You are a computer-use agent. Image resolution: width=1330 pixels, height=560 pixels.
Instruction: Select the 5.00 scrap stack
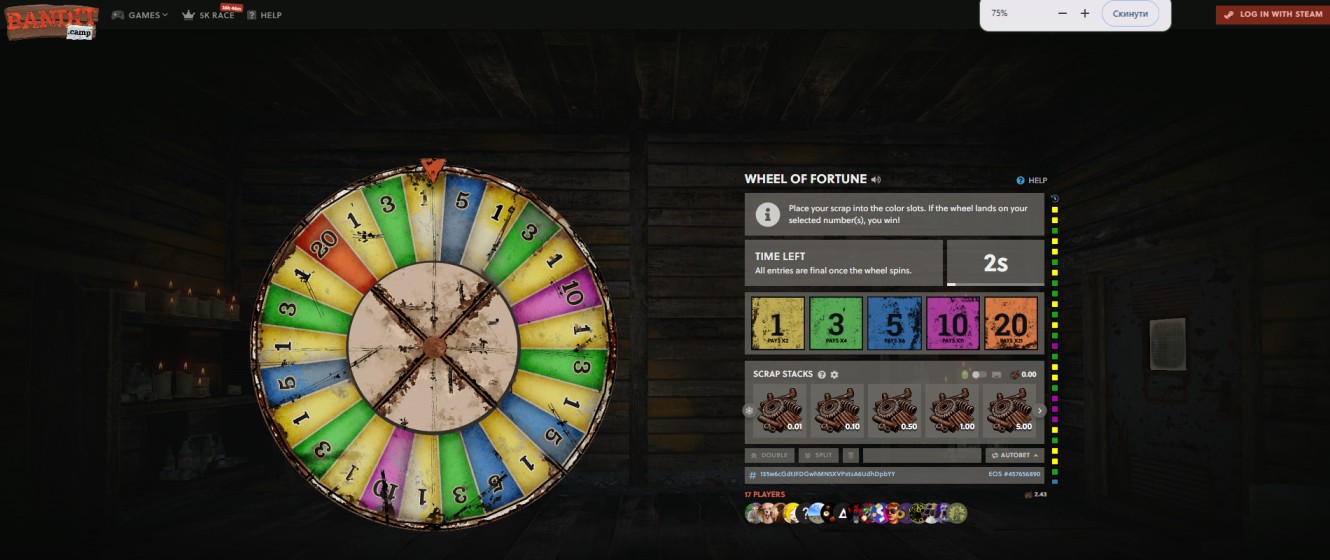point(1010,411)
